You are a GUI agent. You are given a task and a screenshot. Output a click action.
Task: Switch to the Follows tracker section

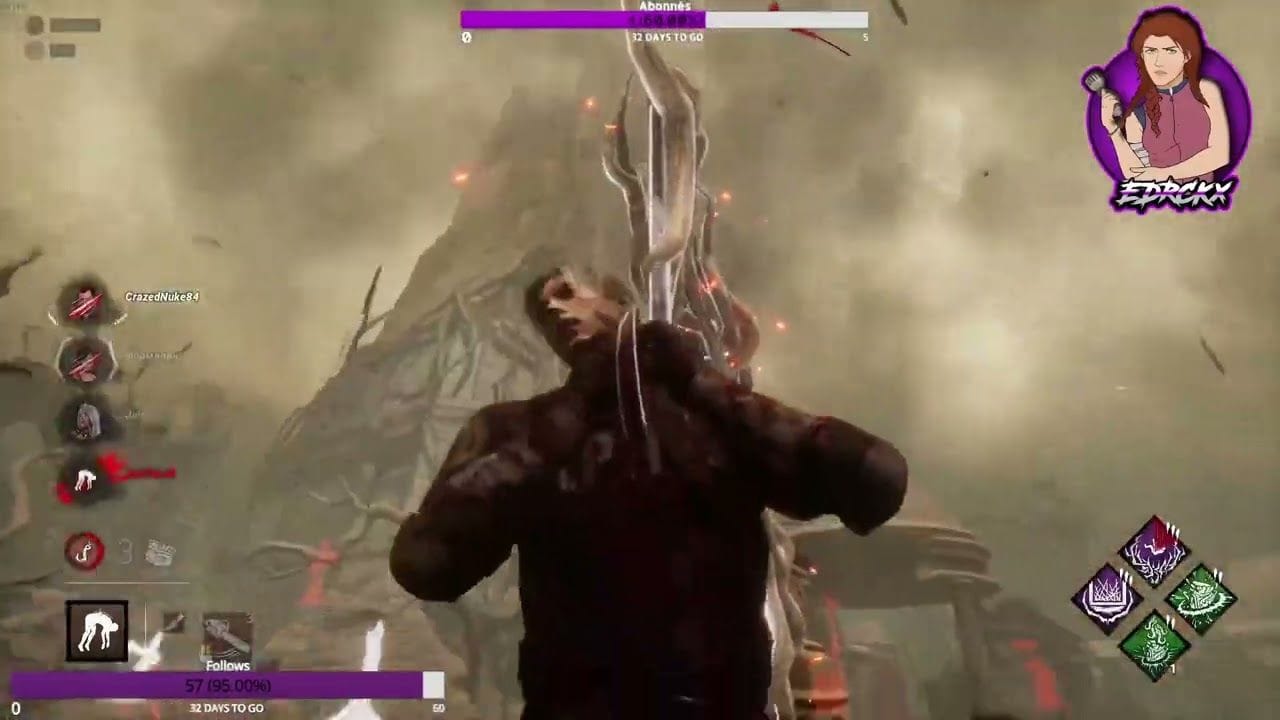click(x=229, y=664)
